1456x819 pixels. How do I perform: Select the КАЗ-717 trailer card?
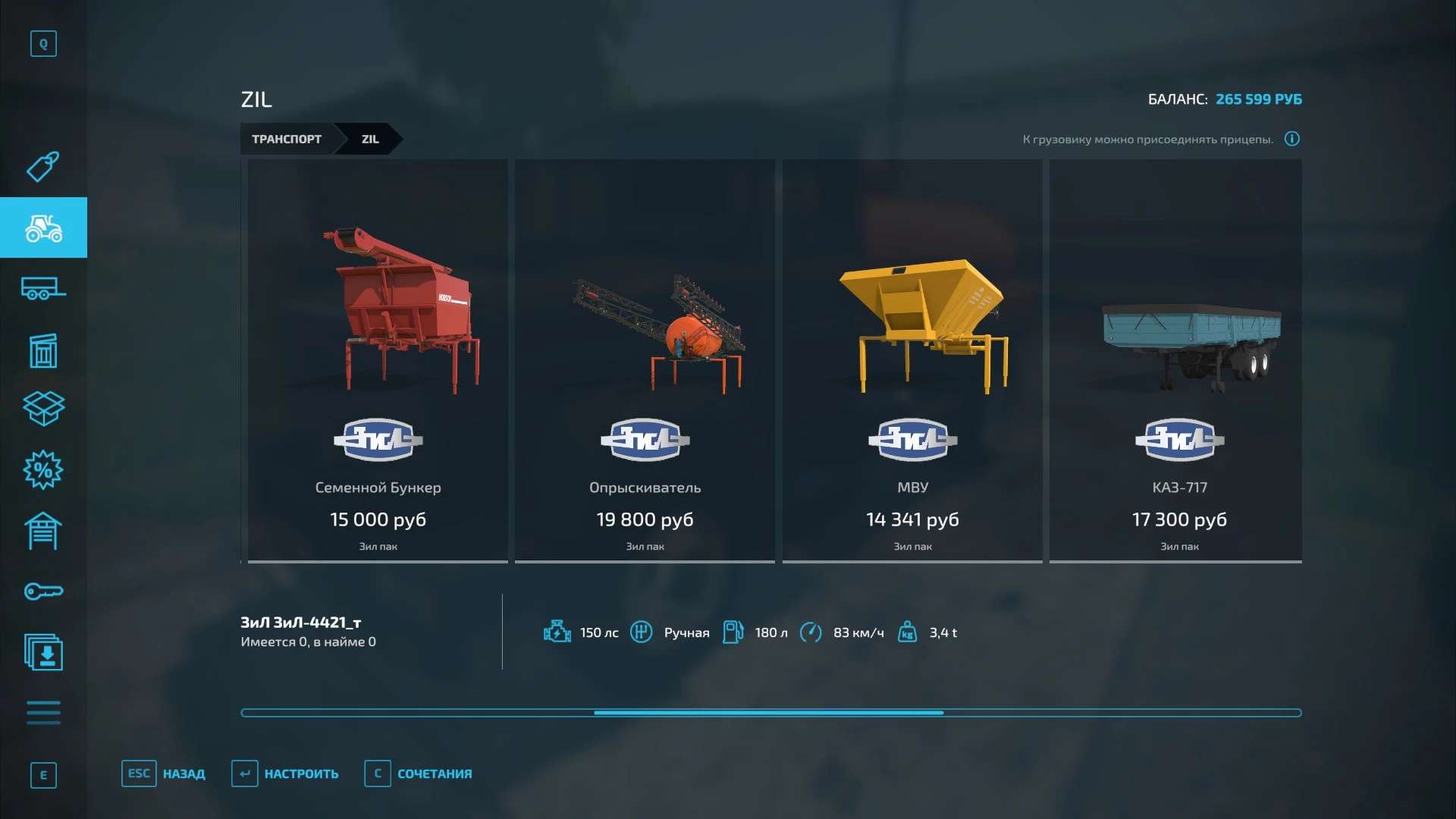(1178, 360)
